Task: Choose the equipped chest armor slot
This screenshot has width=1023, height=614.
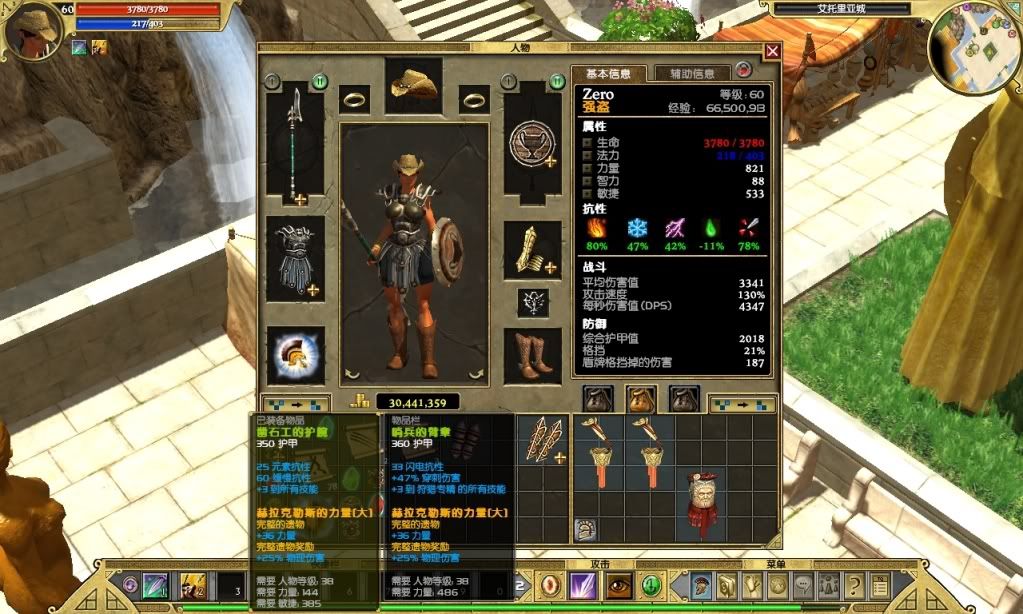Action: (295, 258)
